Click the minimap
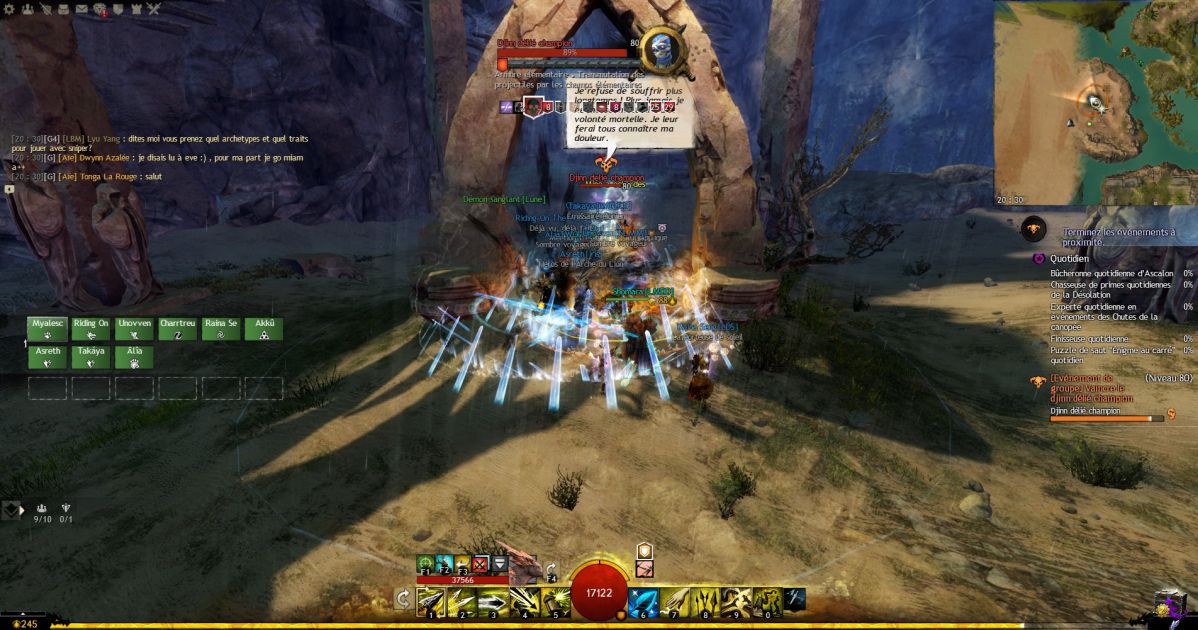Image resolution: width=1198 pixels, height=630 pixels. (1096, 102)
